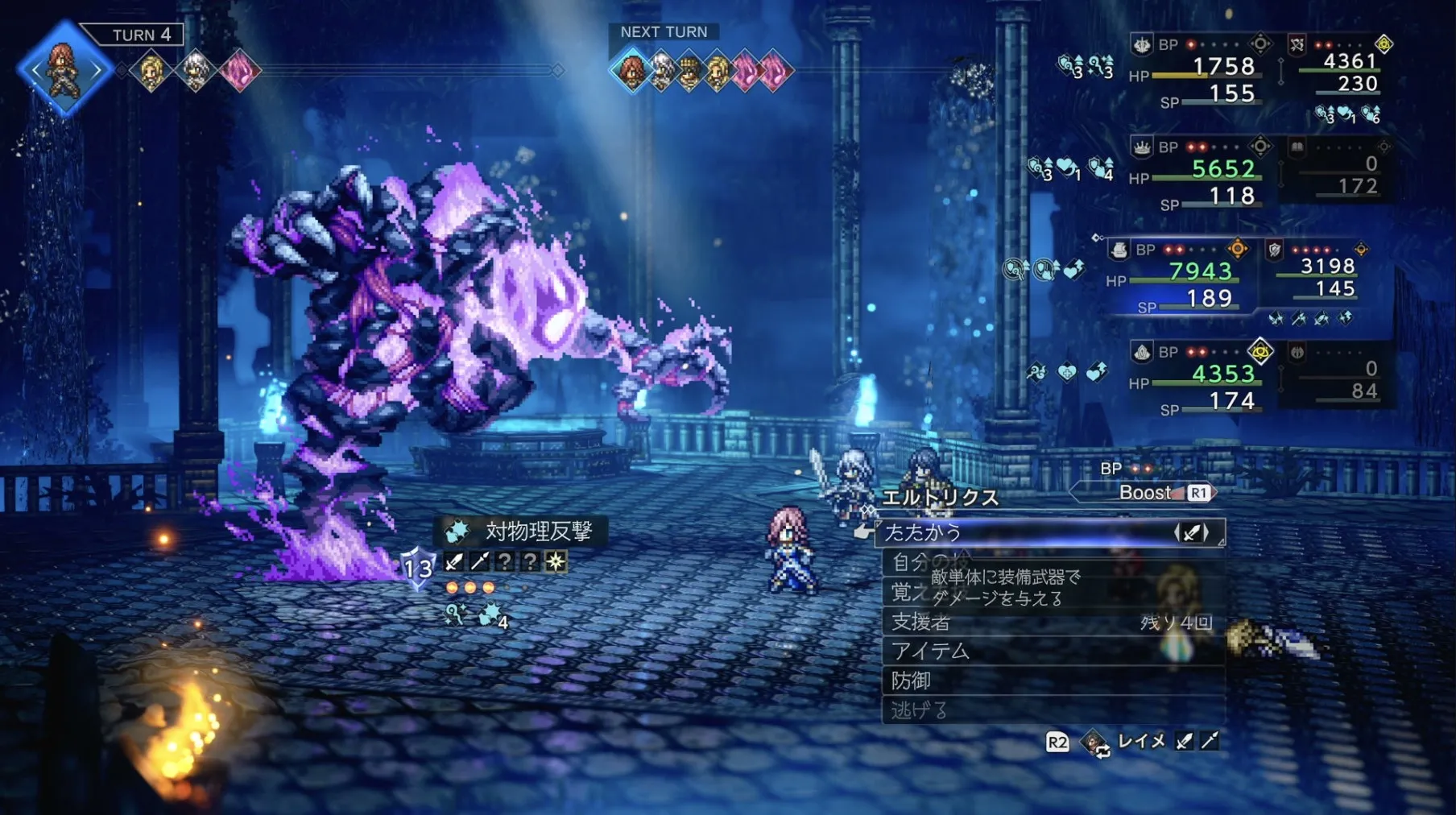Select the enemy's sword weakness icon
The image size is (1456, 815).
pyautogui.click(x=454, y=561)
